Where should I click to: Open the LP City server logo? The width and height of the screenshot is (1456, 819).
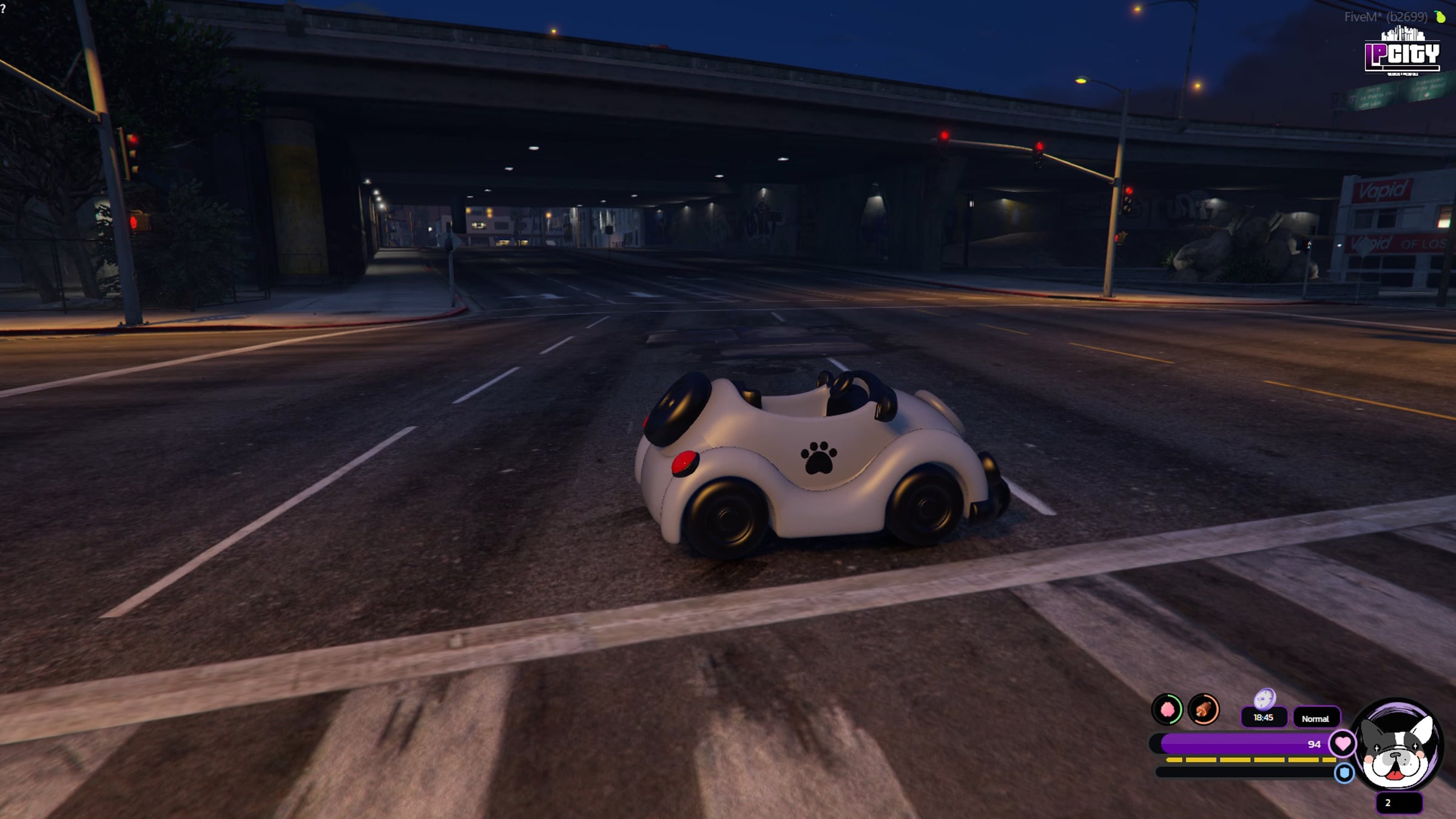tap(1402, 53)
